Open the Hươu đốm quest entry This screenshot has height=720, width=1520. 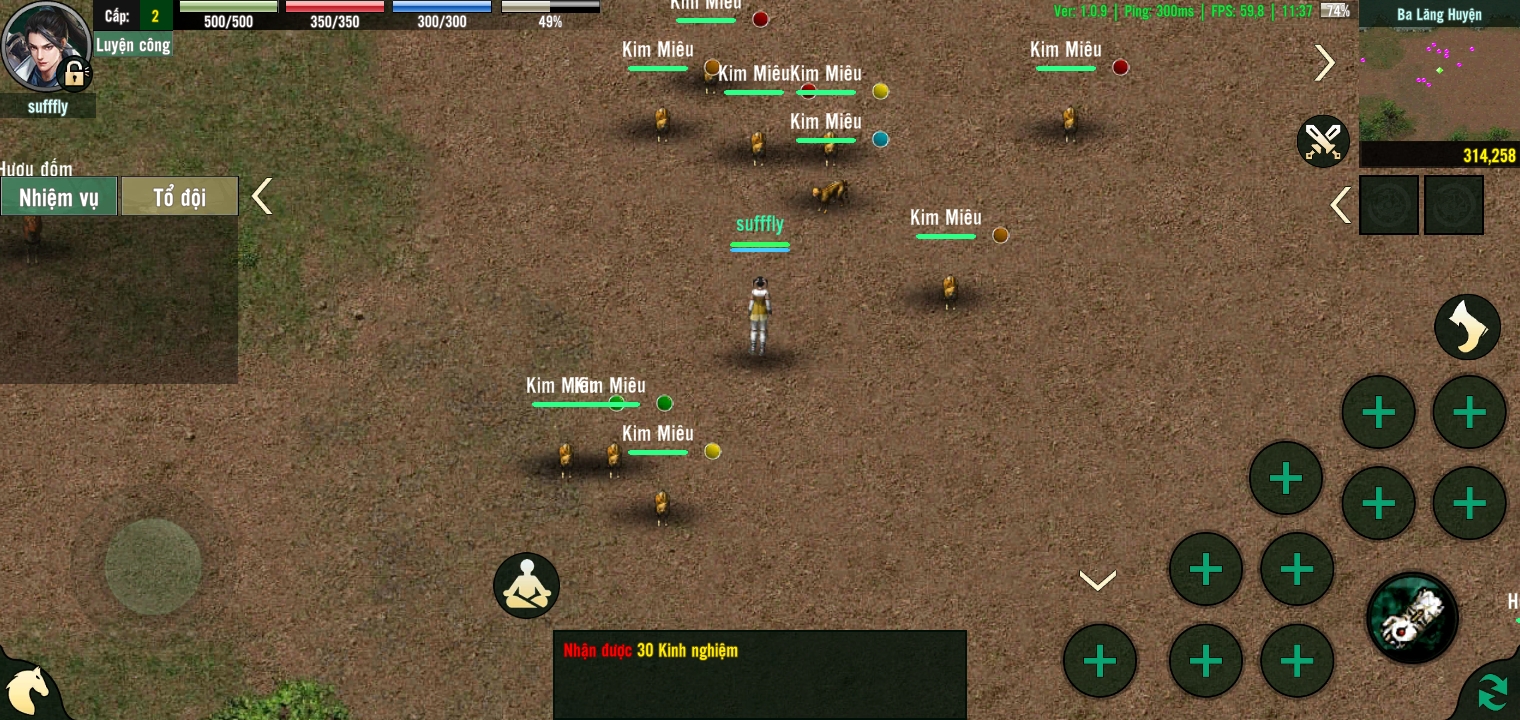click(x=37, y=170)
